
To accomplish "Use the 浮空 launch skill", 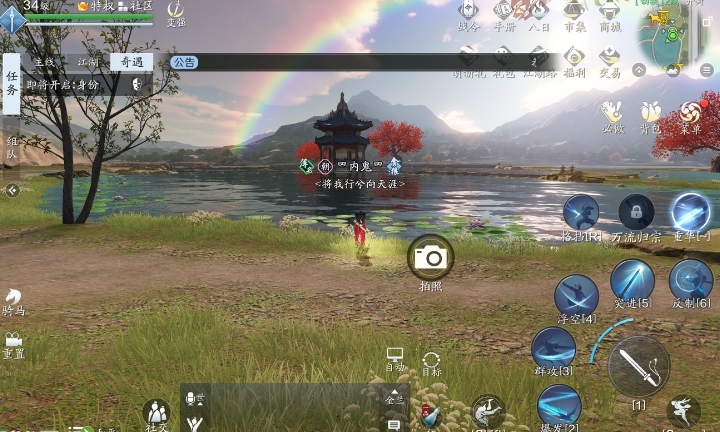I will click(576, 296).
